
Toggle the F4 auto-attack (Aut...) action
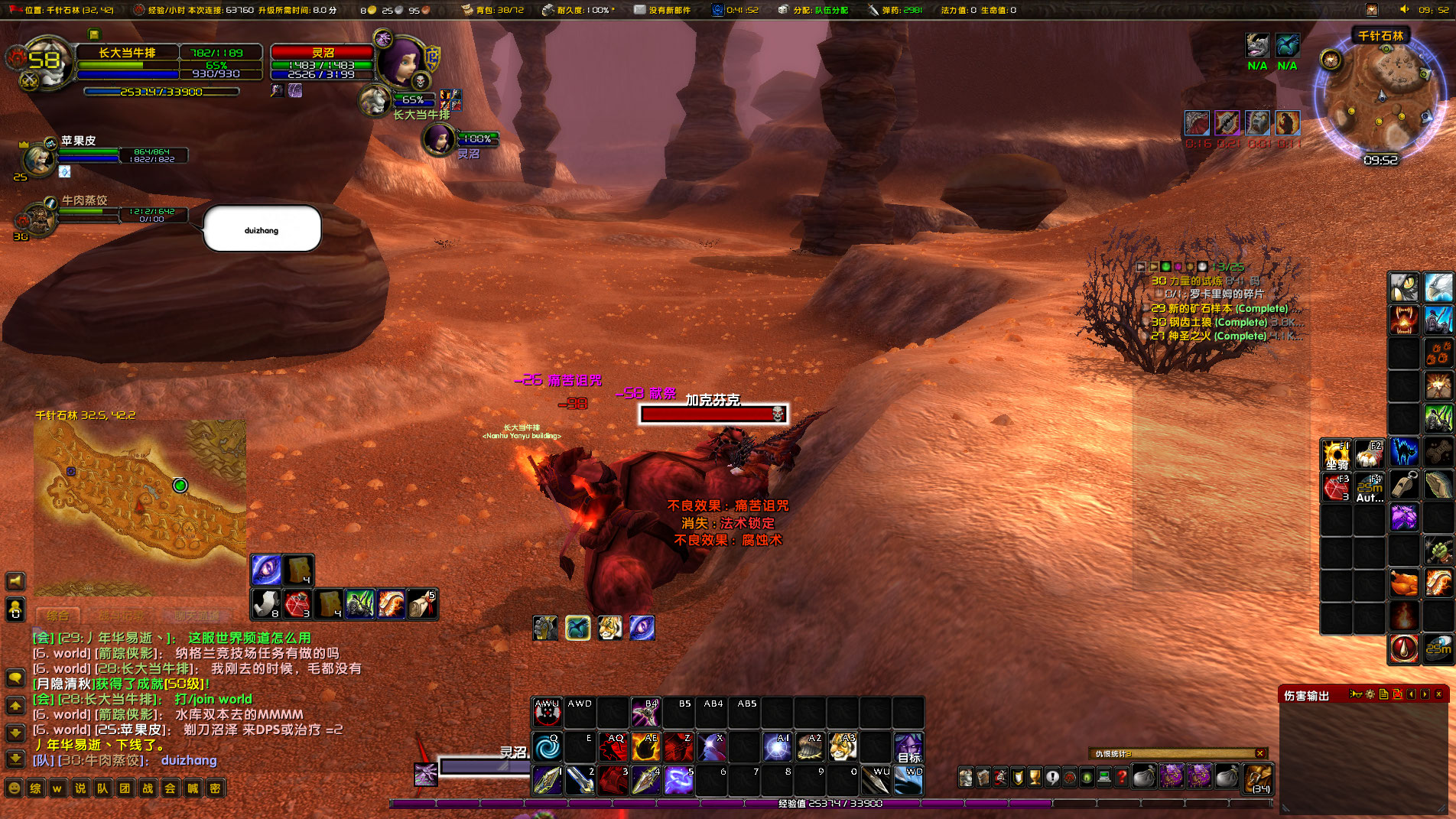[1370, 488]
